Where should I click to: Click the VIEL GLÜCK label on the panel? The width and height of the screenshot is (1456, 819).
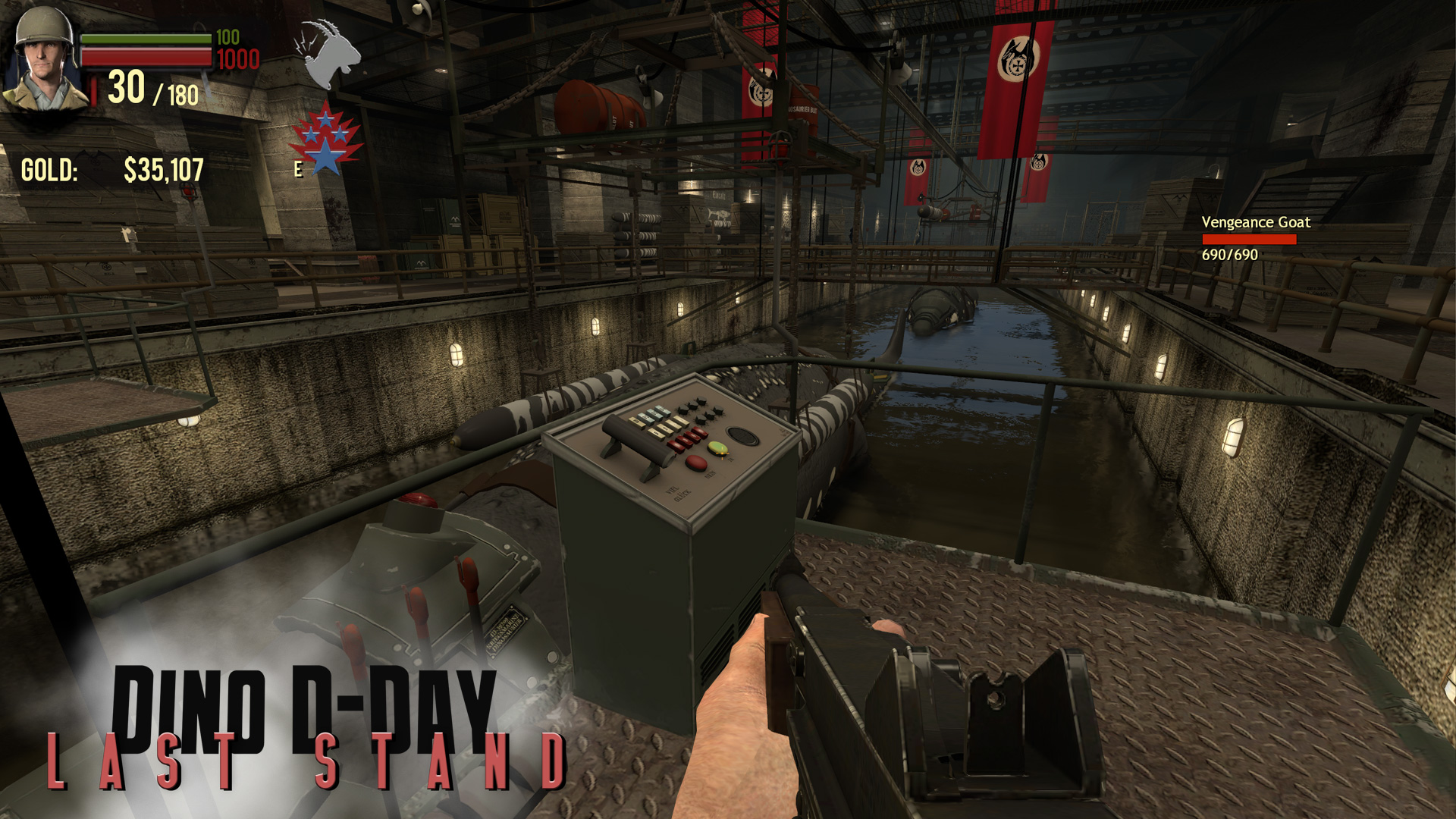(678, 492)
